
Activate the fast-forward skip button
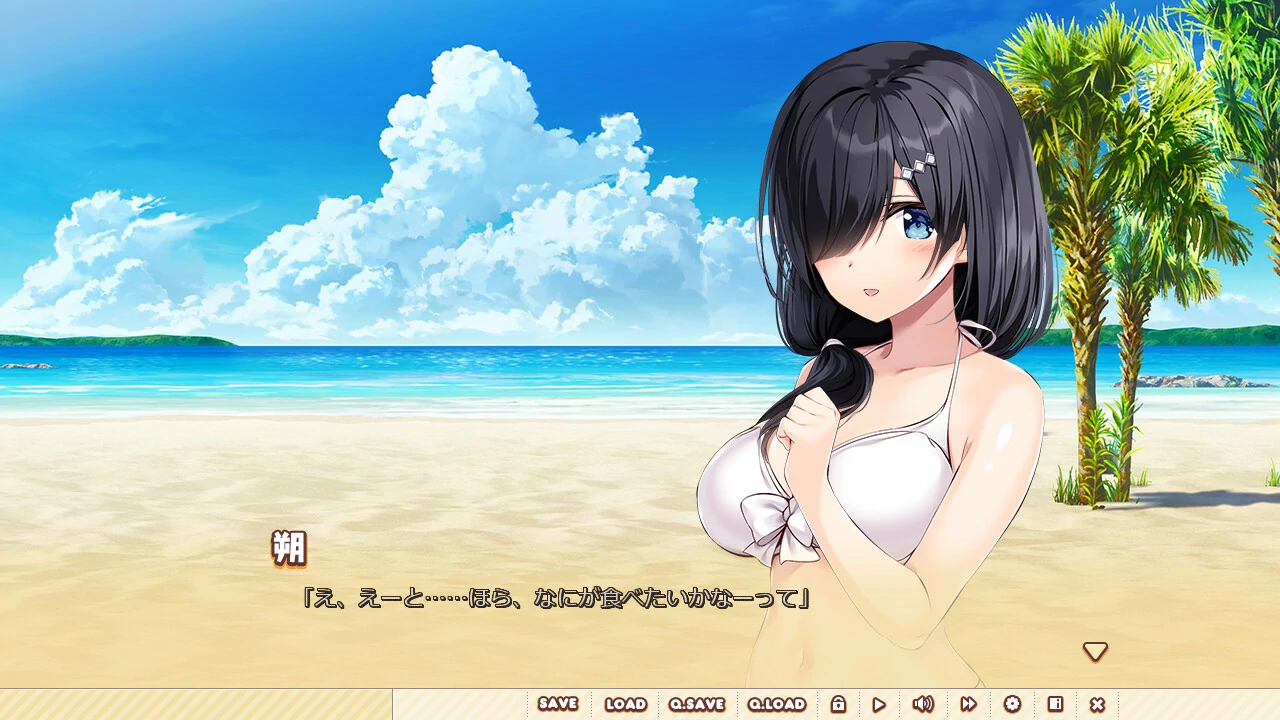[x=968, y=704]
